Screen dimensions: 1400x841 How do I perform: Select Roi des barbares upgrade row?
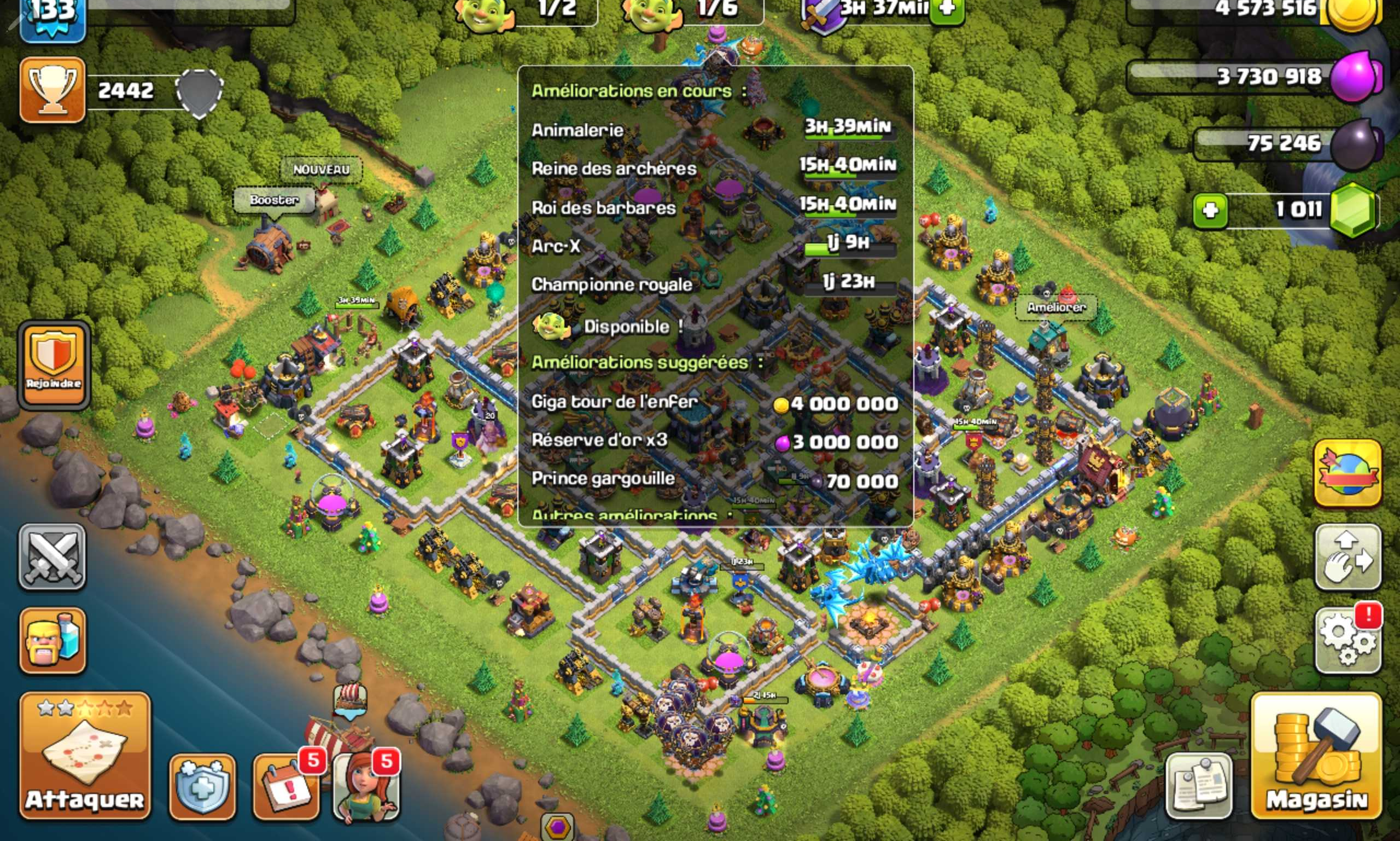point(714,207)
